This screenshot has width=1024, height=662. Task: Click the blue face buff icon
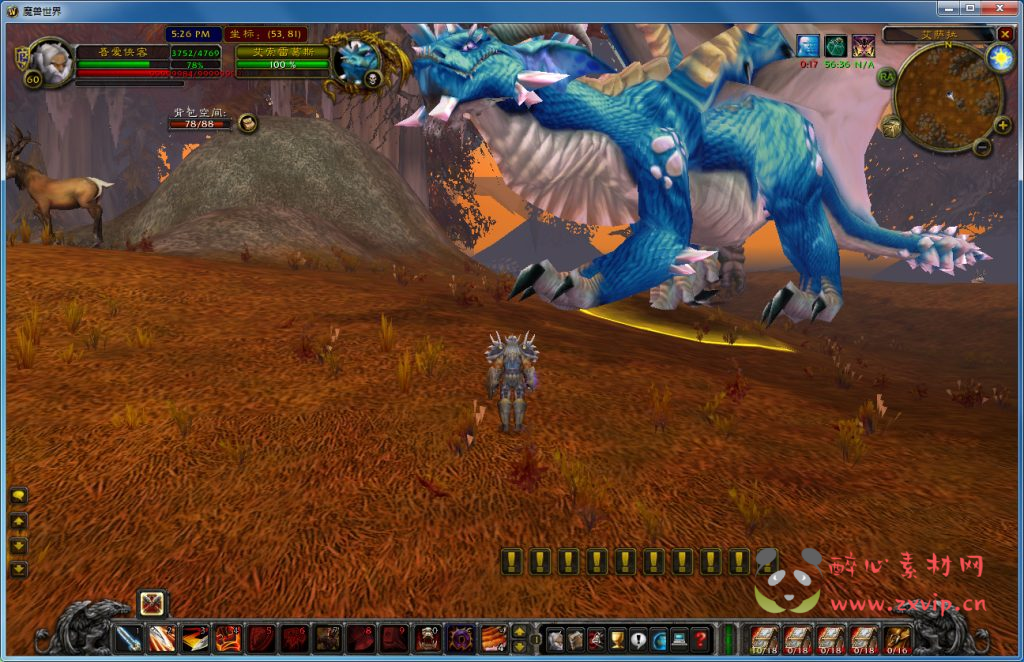pos(808,45)
